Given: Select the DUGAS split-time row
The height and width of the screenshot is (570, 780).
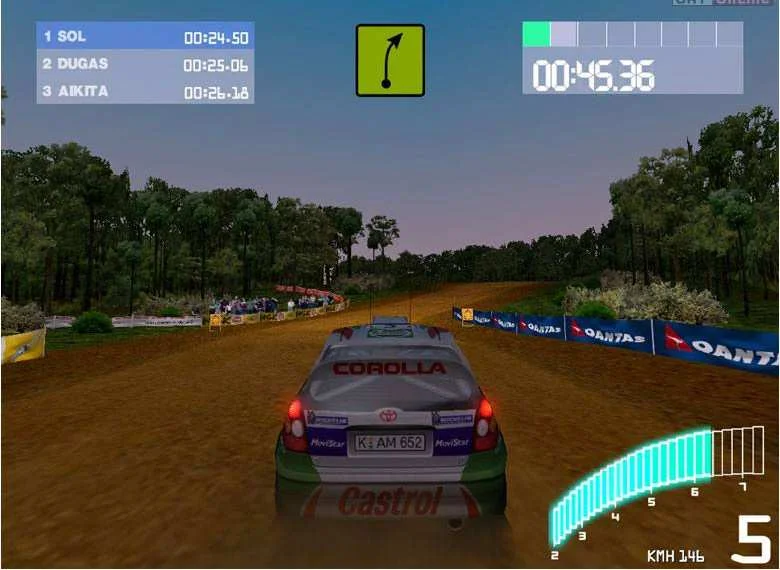Looking at the screenshot, I should [x=145, y=64].
